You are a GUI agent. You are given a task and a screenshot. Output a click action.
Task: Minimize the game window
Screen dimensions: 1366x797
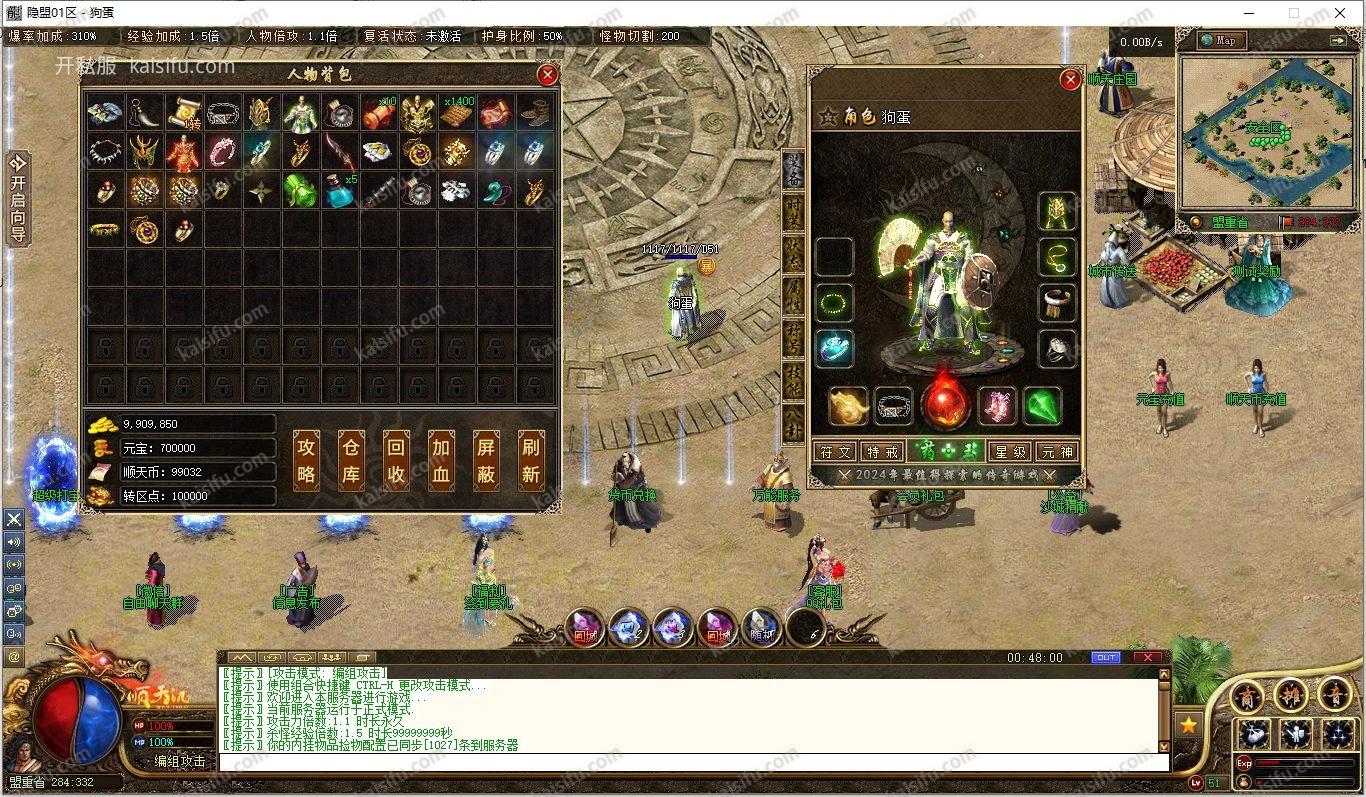(1251, 13)
